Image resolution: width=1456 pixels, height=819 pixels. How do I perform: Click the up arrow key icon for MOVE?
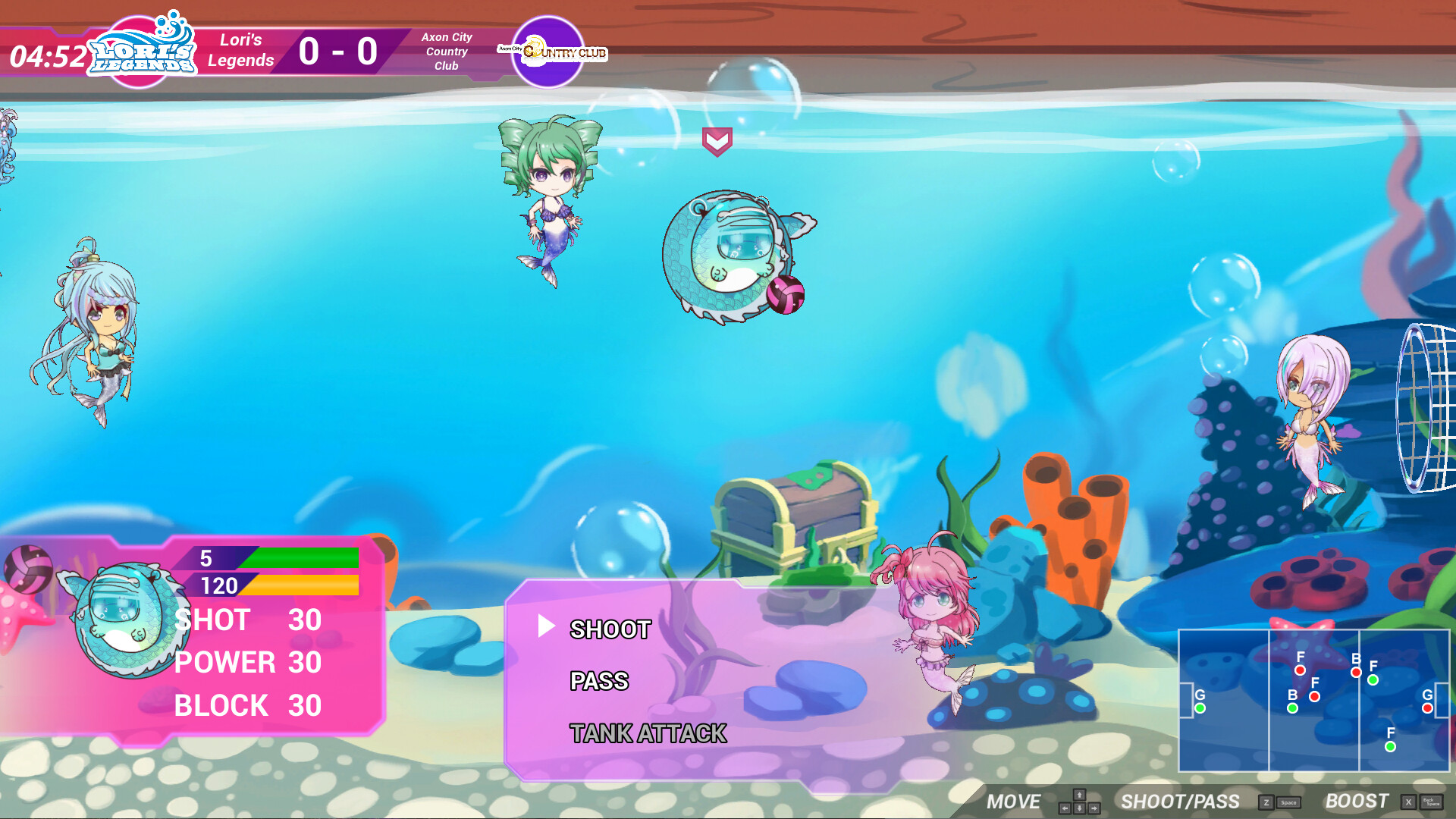(x=1079, y=795)
